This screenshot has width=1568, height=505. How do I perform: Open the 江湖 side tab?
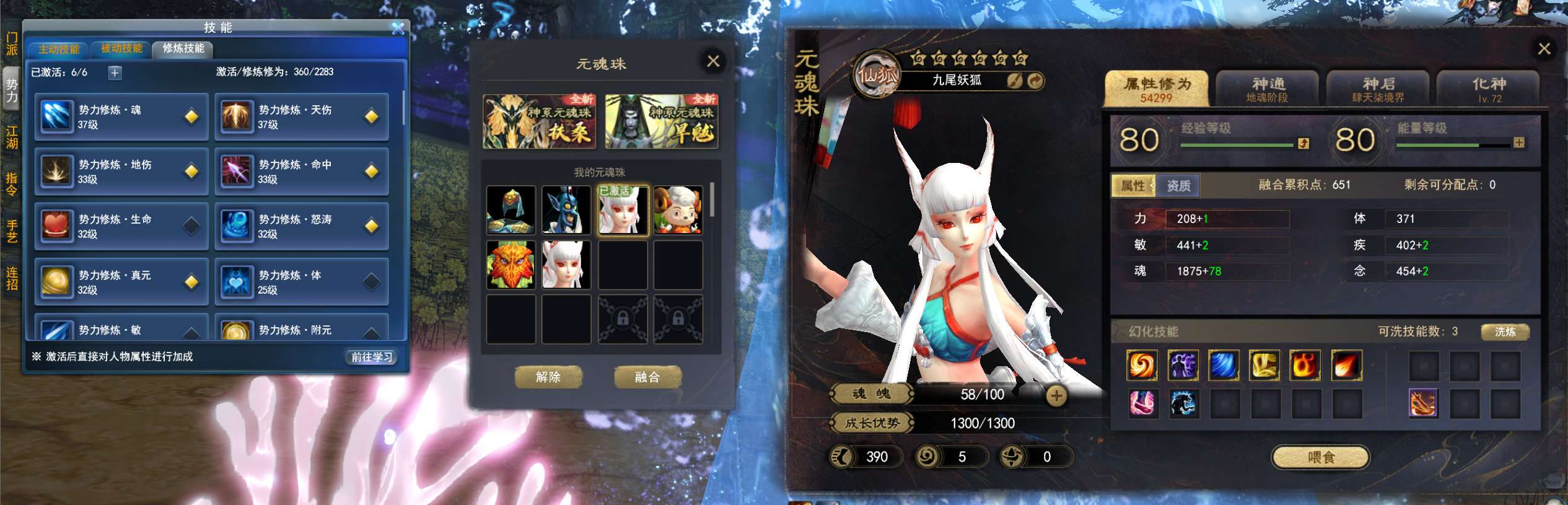point(12,138)
